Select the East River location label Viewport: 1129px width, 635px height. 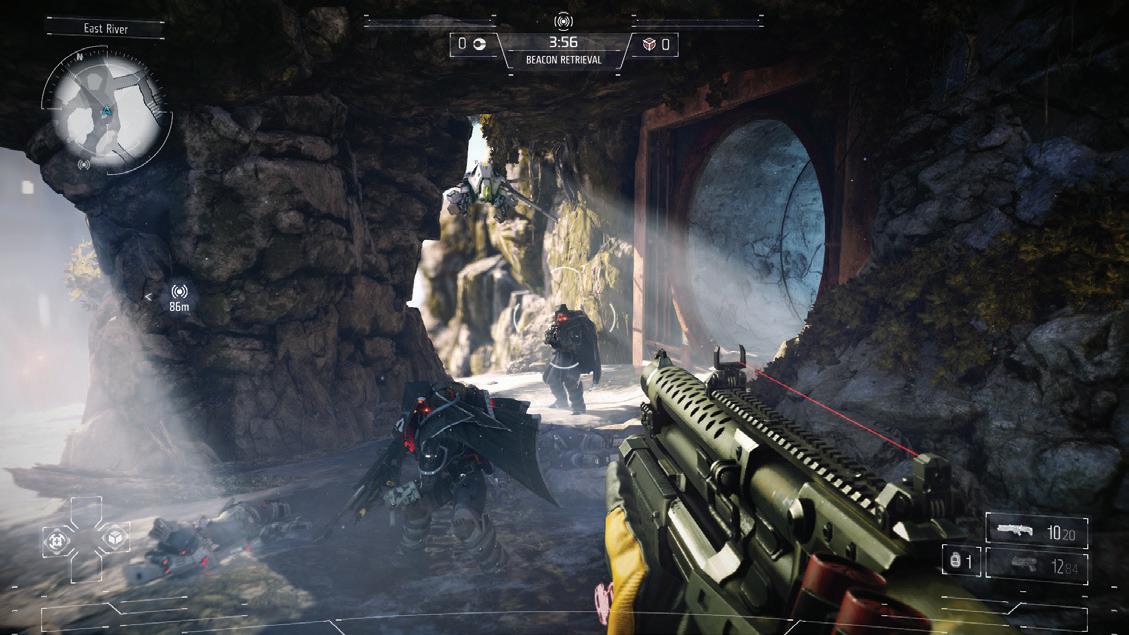(x=105, y=29)
